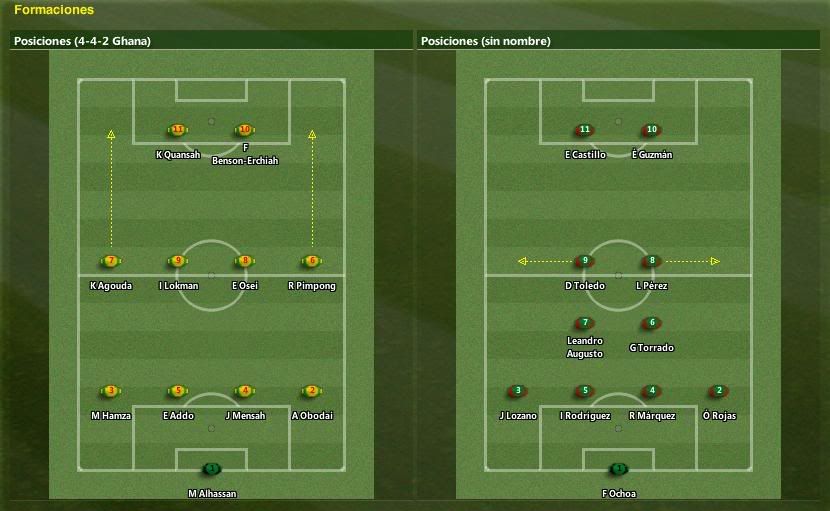
Task: Select right back A Obodai's marker
Action: [x=312, y=391]
